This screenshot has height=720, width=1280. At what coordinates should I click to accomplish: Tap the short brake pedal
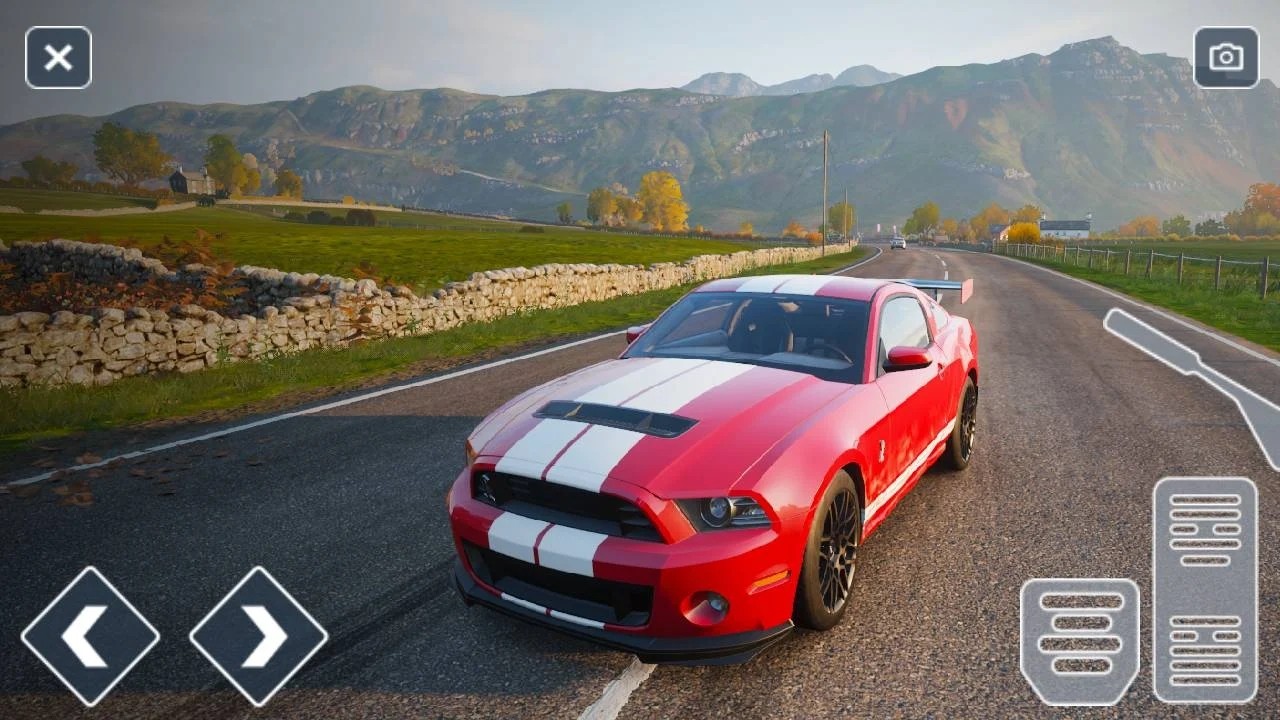click(x=1079, y=641)
